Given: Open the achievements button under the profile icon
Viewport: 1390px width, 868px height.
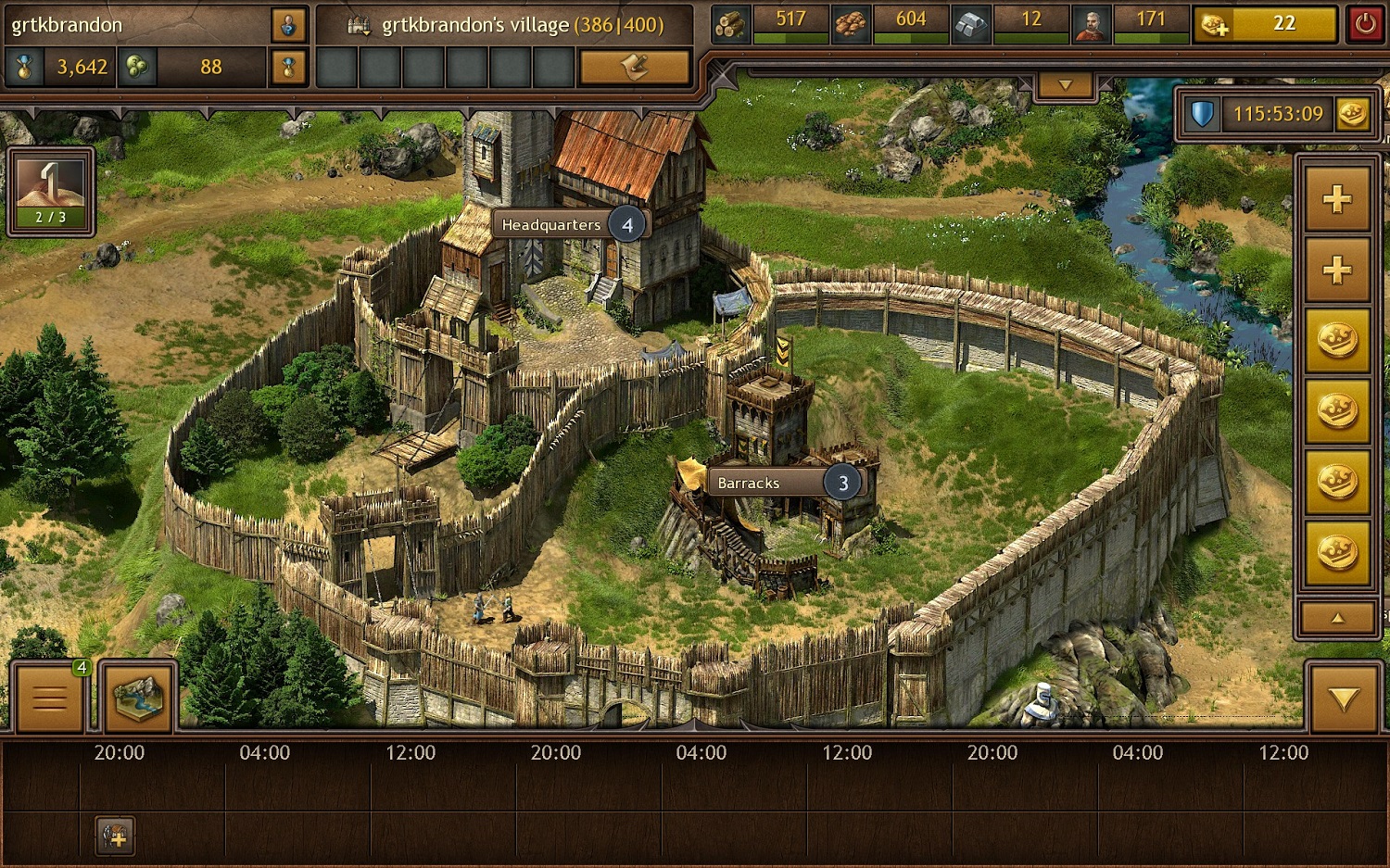Looking at the screenshot, I should click(x=288, y=67).
